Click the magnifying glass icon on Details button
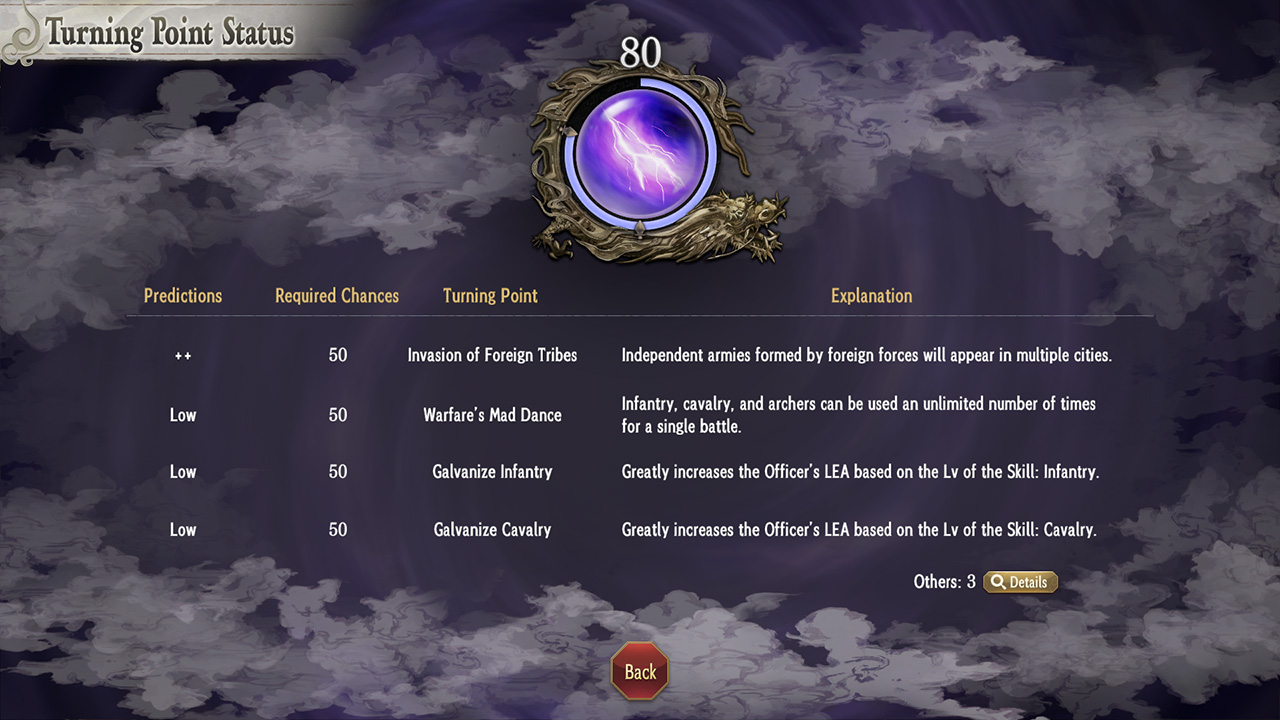The height and width of the screenshot is (720, 1280). pos(998,582)
